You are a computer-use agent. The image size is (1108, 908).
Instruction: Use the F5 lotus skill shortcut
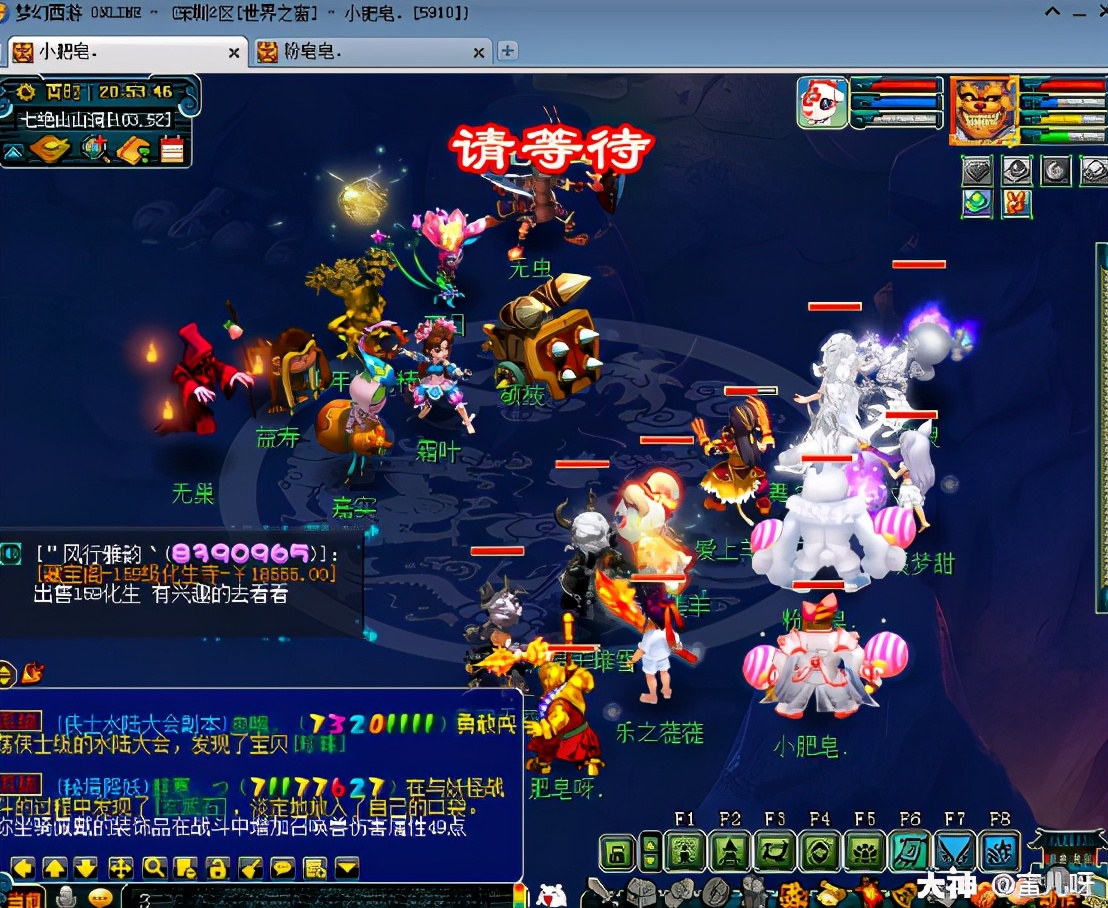click(864, 852)
